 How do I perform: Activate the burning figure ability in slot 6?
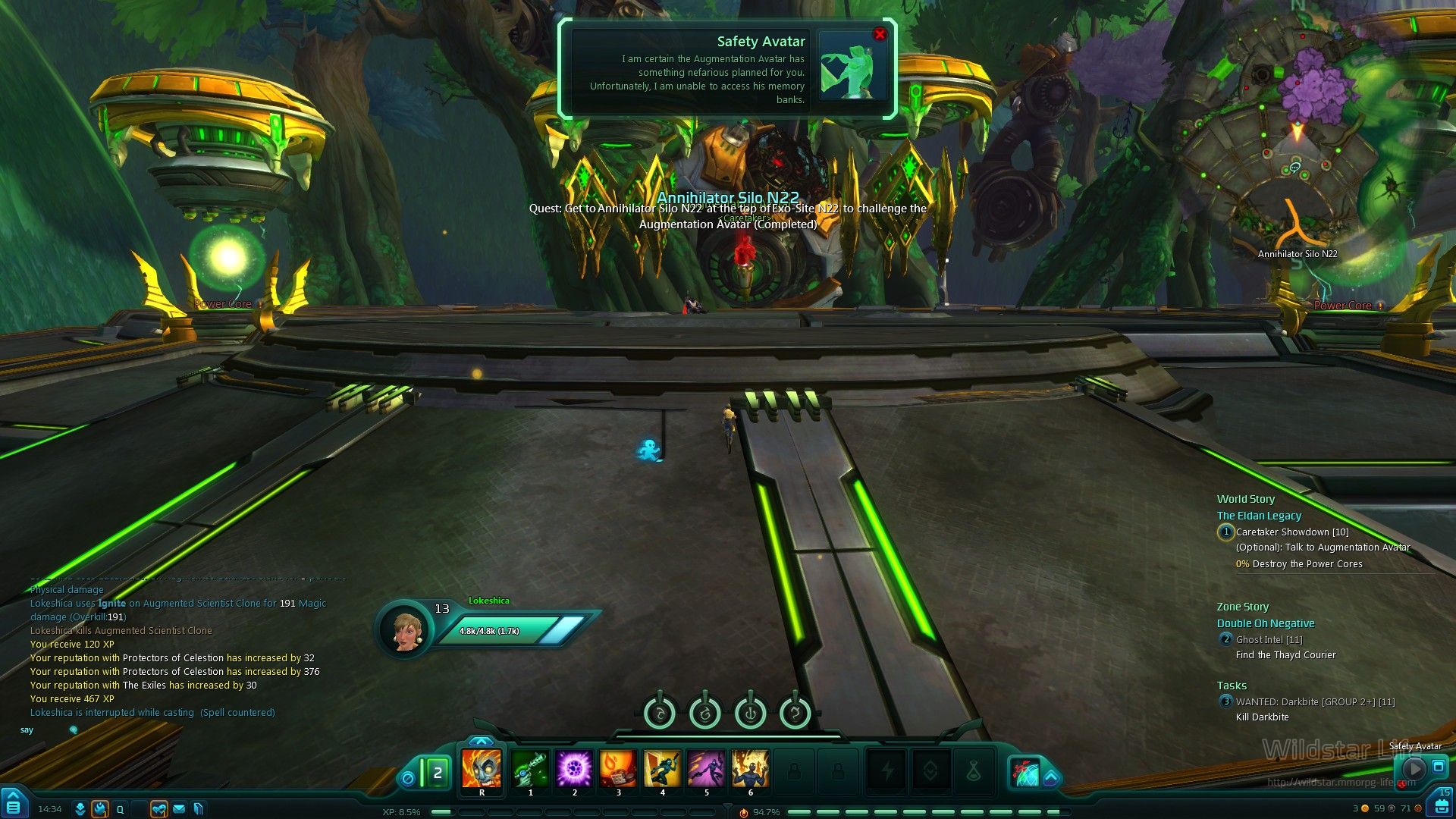tap(750, 769)
